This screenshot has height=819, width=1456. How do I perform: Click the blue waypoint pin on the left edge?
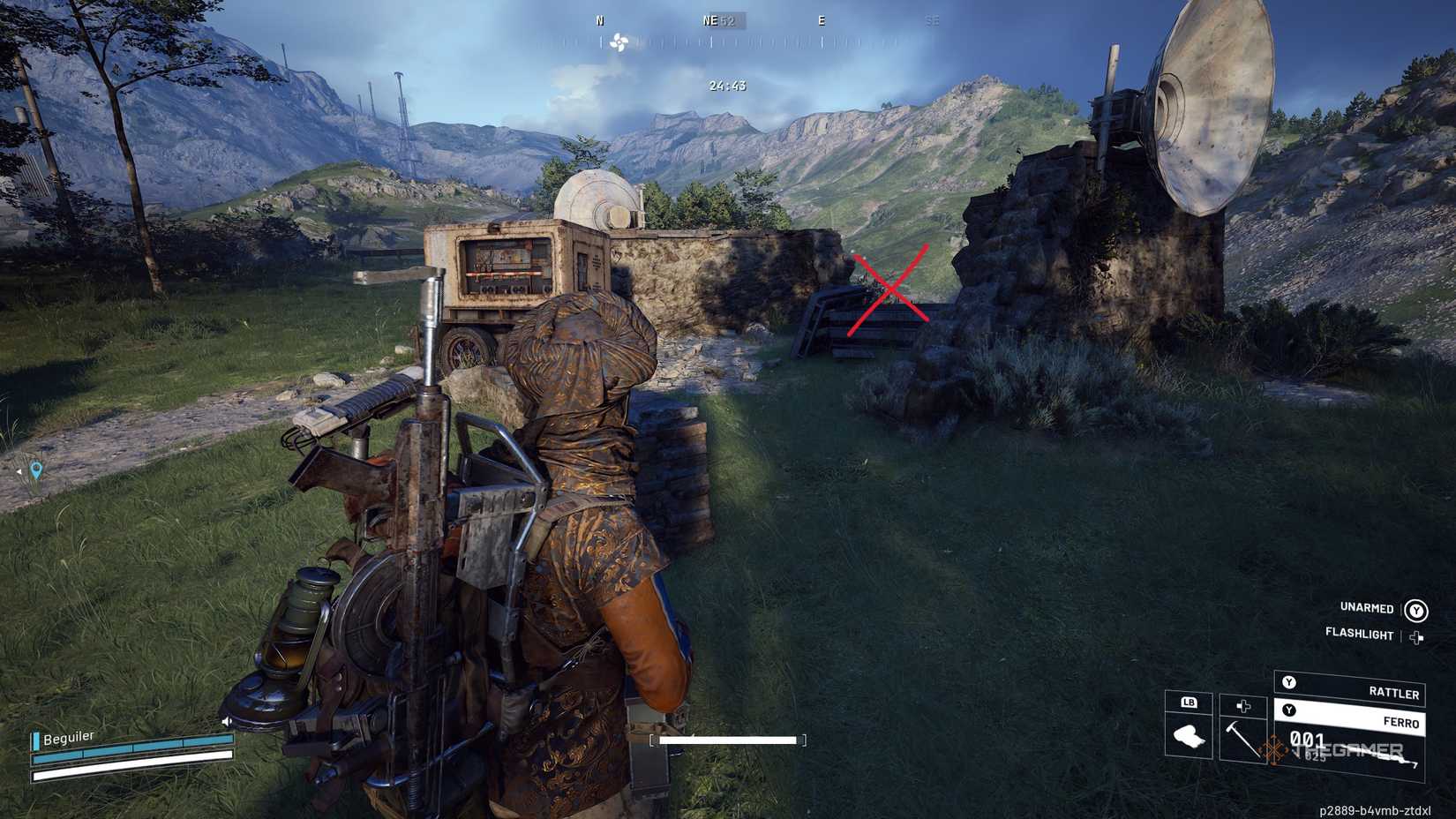tap(36, 470)
